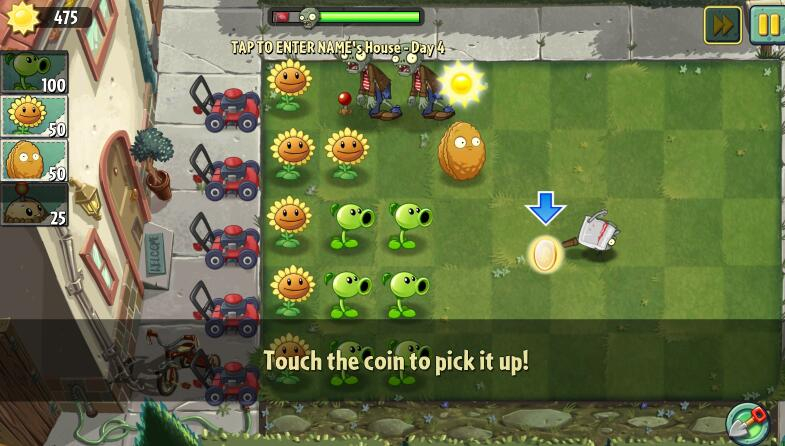Image resolution: width=785 pixels, height=446 pixels.
Task: Select the Potato Mine seed packet
Action: point(34,204)
